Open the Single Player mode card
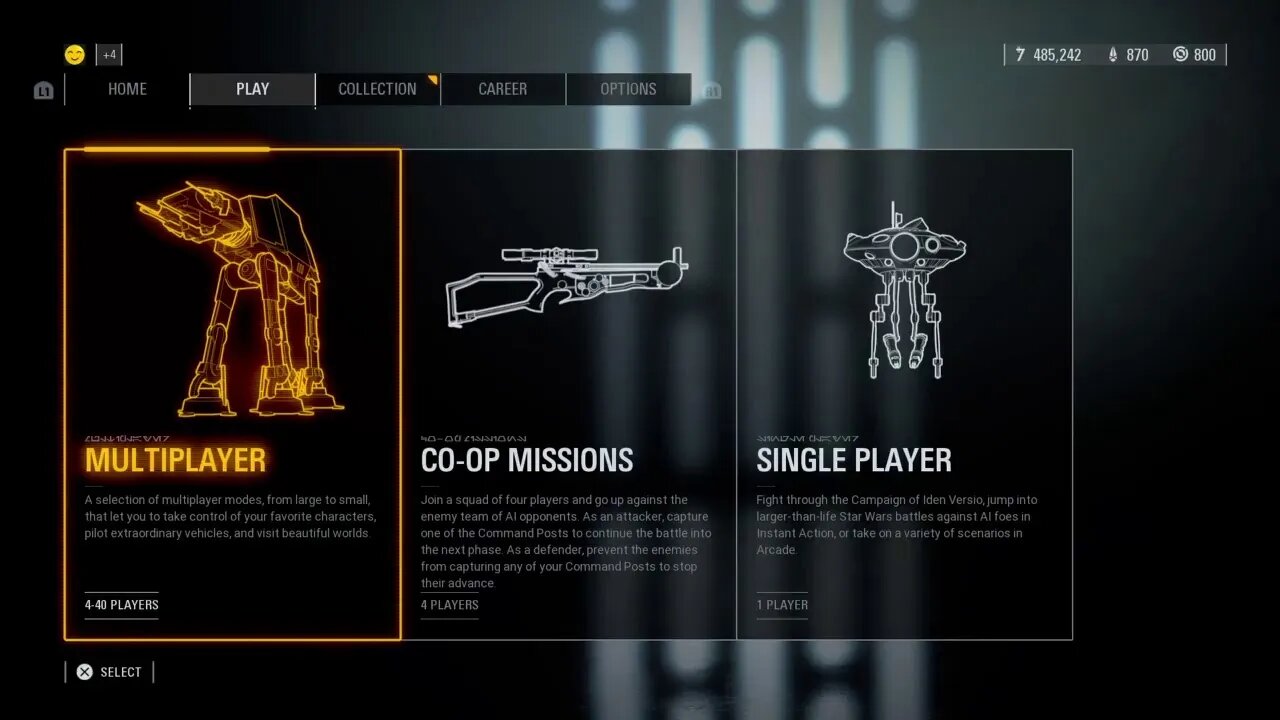1280x720 pixels. point(904,394)
